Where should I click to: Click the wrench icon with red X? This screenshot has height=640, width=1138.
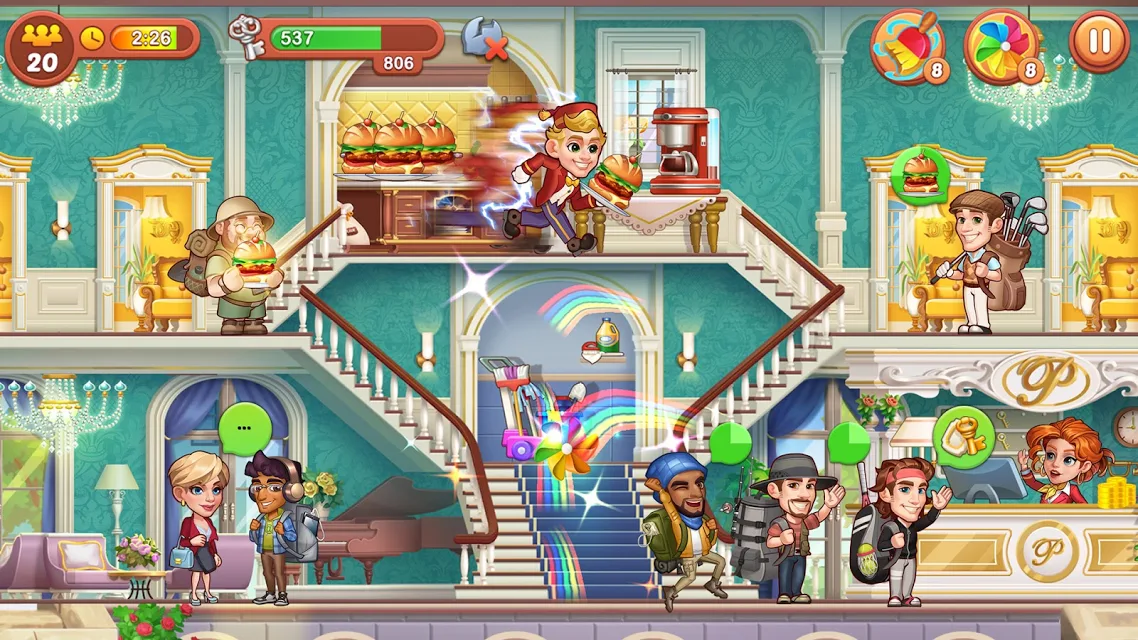pos(483,40)
